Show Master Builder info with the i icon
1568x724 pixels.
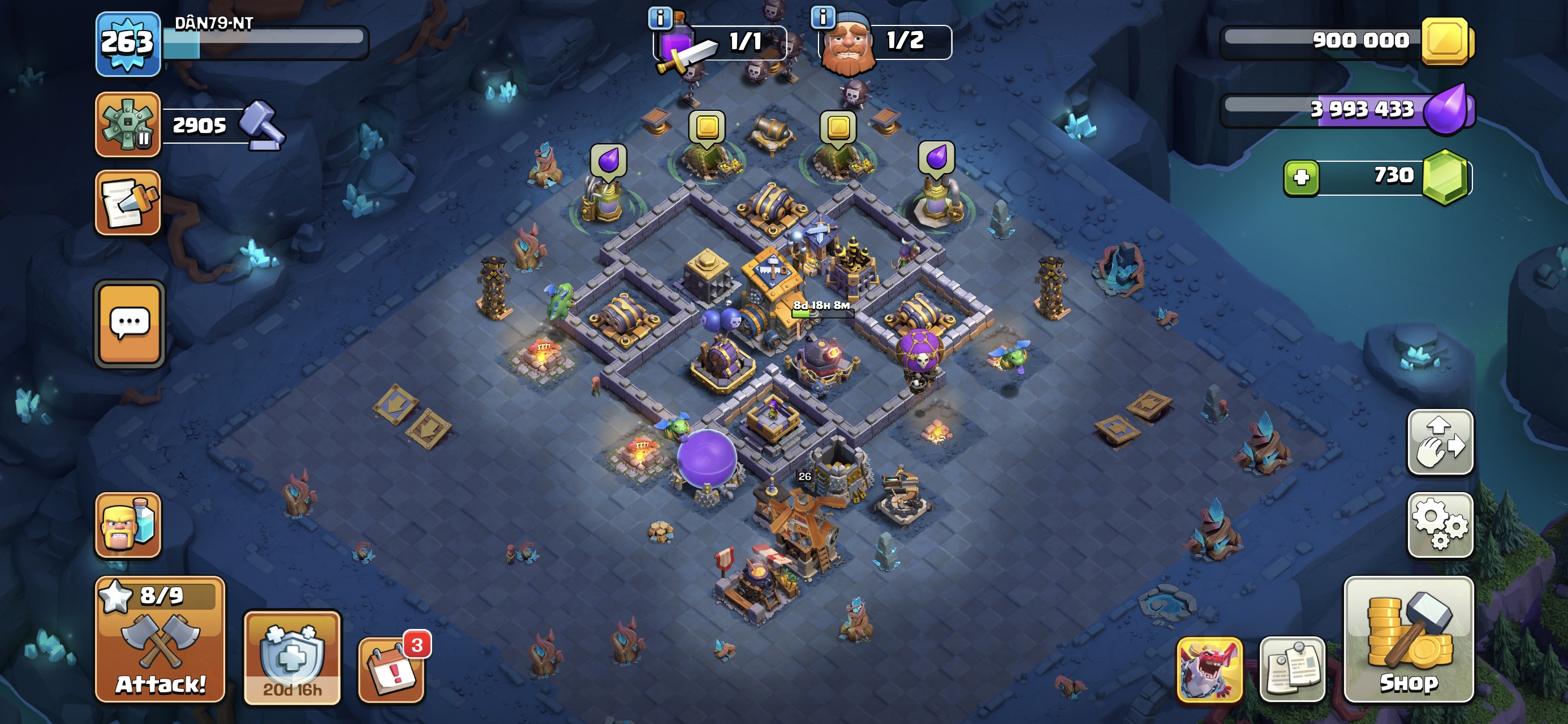point(822,17)
